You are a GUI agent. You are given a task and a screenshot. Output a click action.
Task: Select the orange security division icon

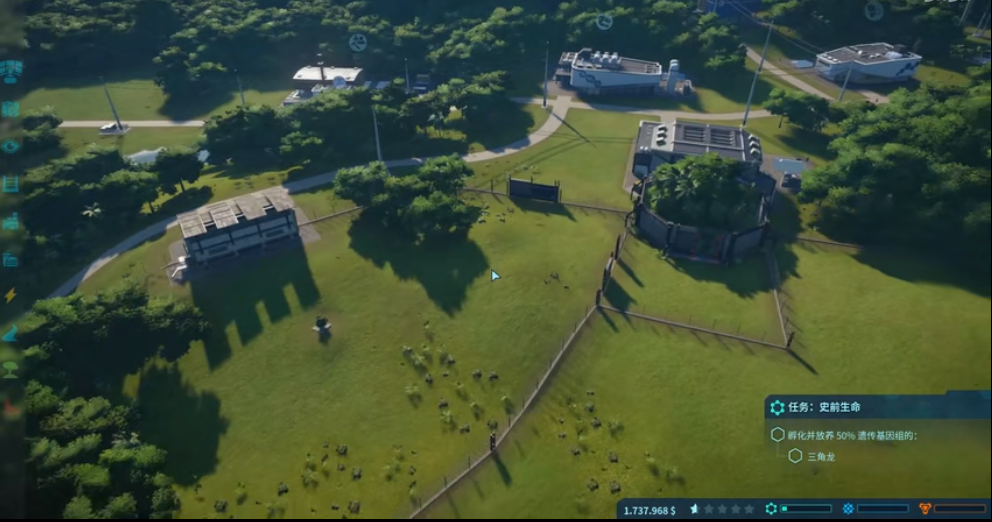(925, 509)
